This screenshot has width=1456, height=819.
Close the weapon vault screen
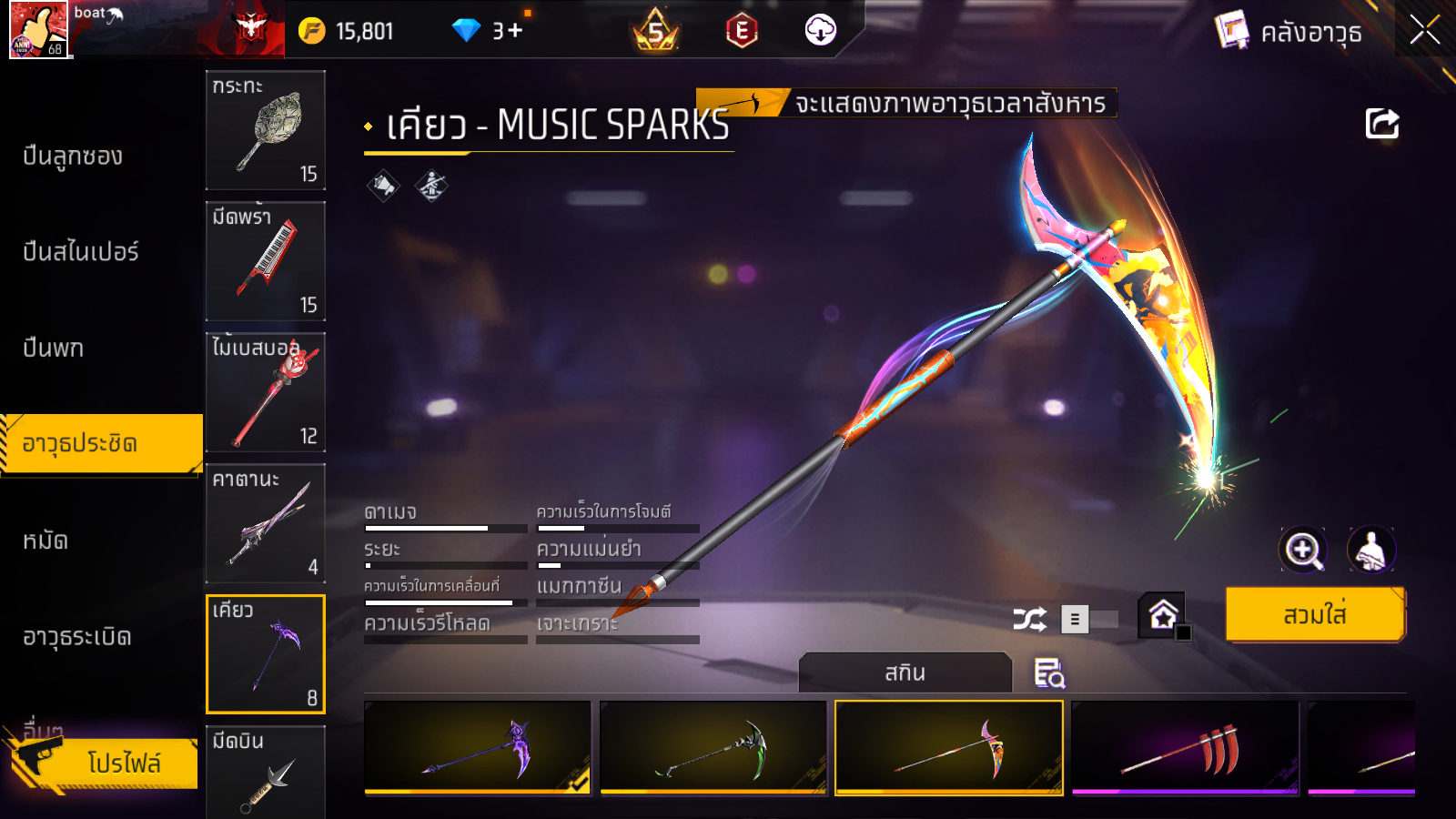pos(1424,30)
